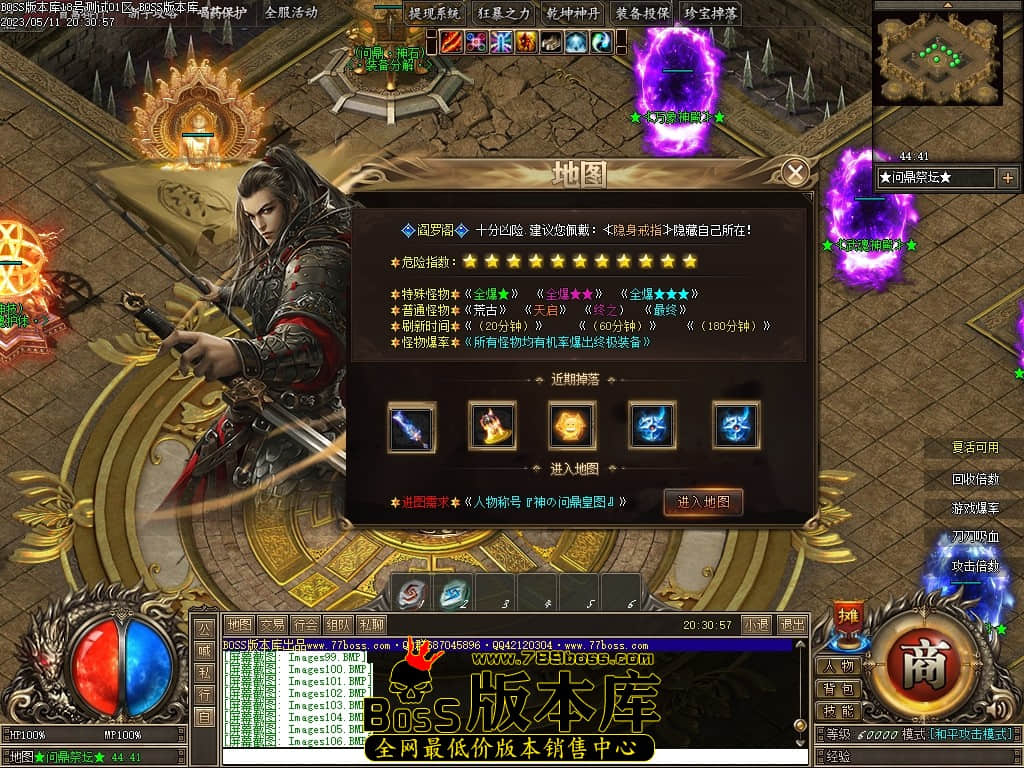This screenshot has height=768, width=1024.
Task: Use the red swirl item in hotbar slot 1
Action: point(411,592)
